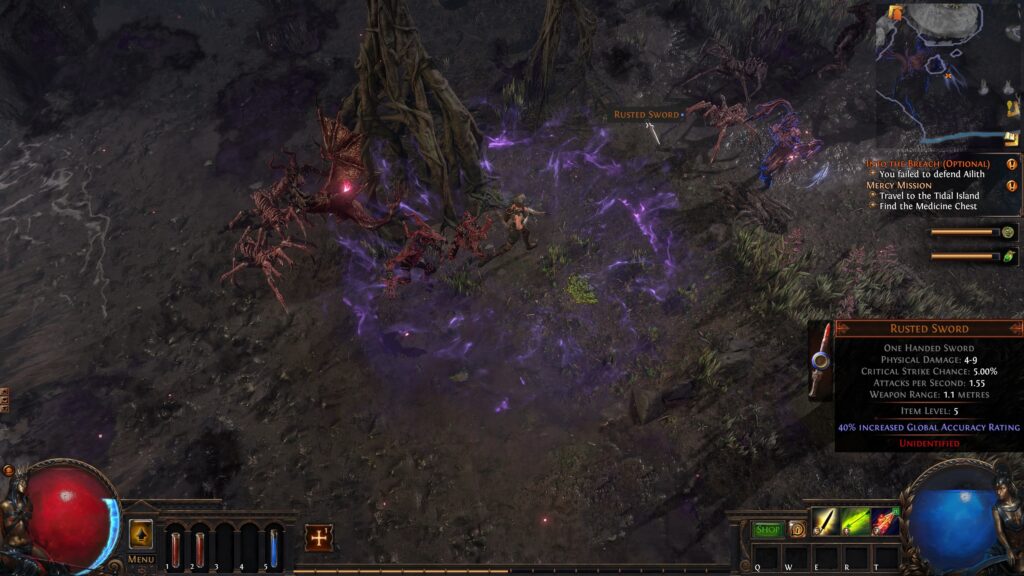Select the orange cross skill icon
The image size is (1024, 576).
[x=319, y=537]
